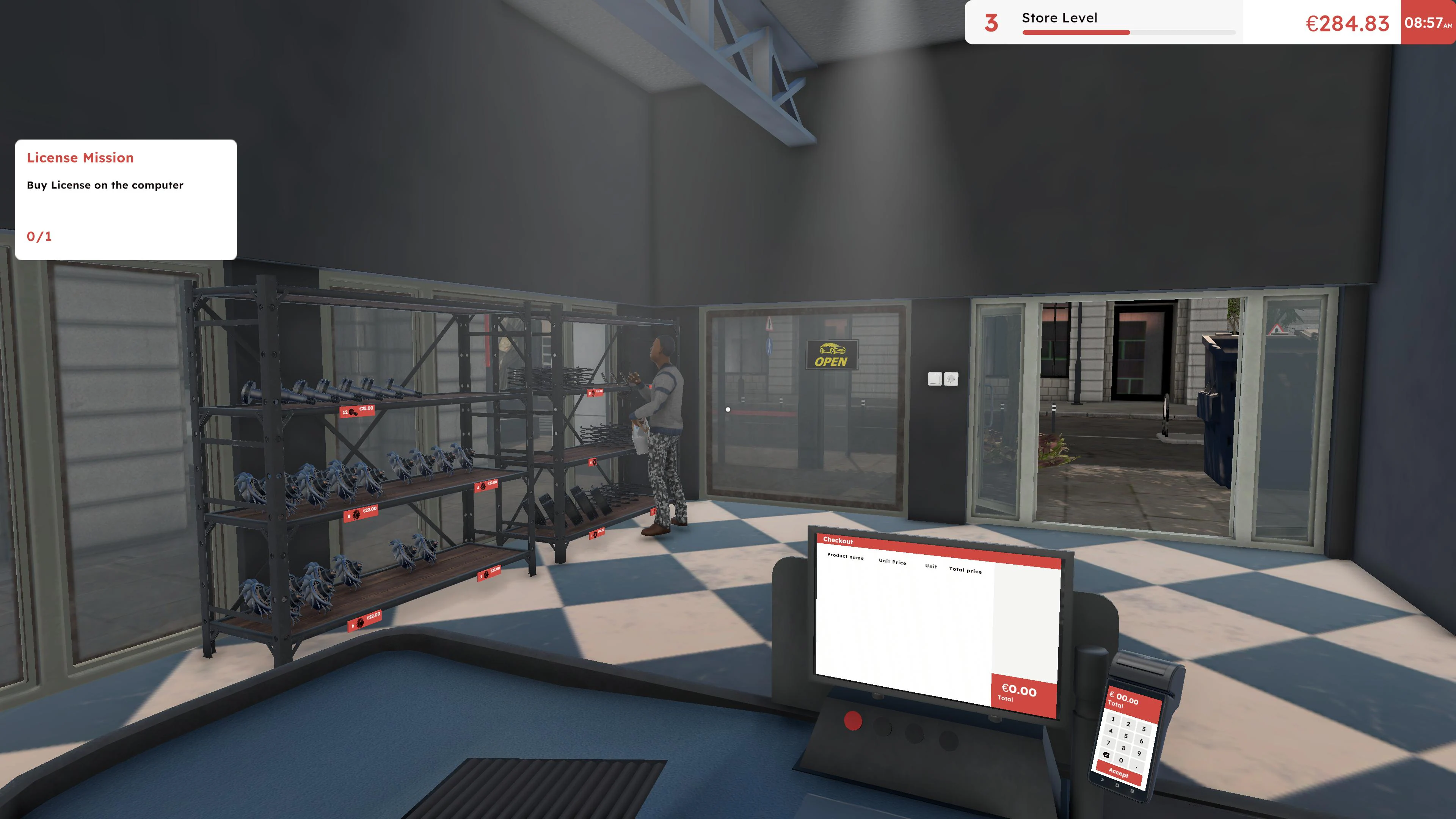The image size is (1456, 819).
Task: Tap the back arrow icon on the payment terminal
Action: 1102,781
